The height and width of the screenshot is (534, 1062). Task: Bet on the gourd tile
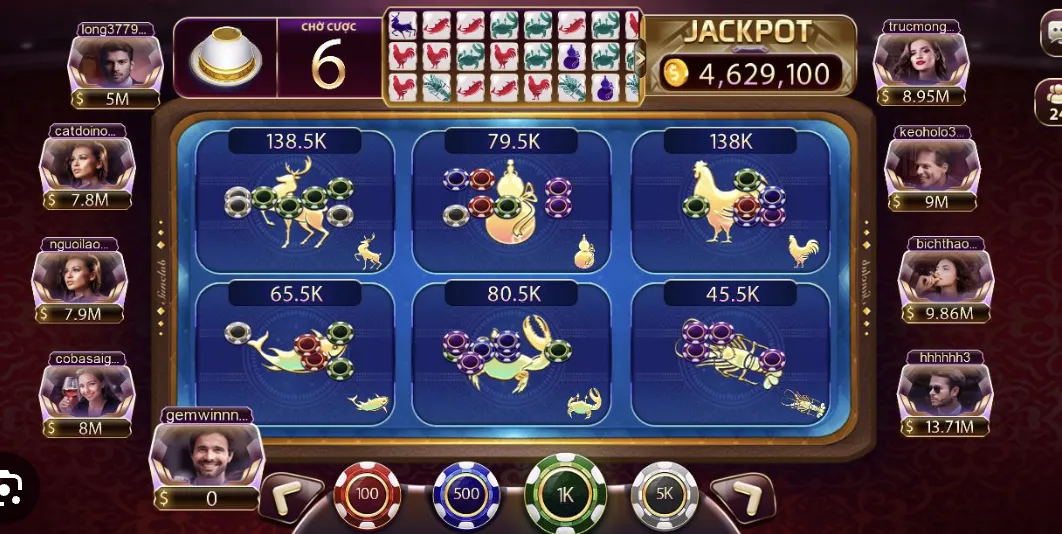(511, 203)
